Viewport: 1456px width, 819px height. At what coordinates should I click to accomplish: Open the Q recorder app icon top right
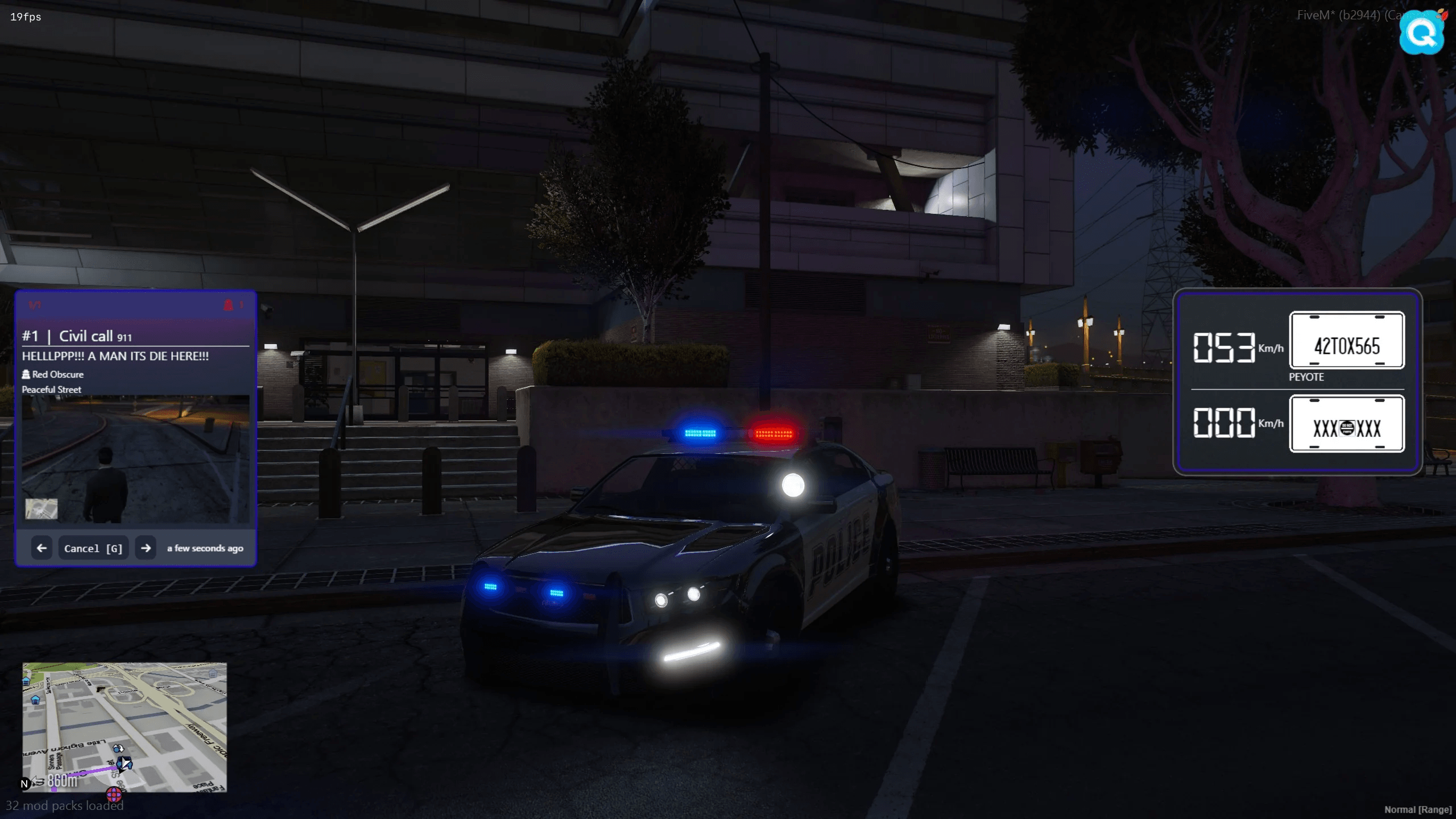(x=1421, y=32)
